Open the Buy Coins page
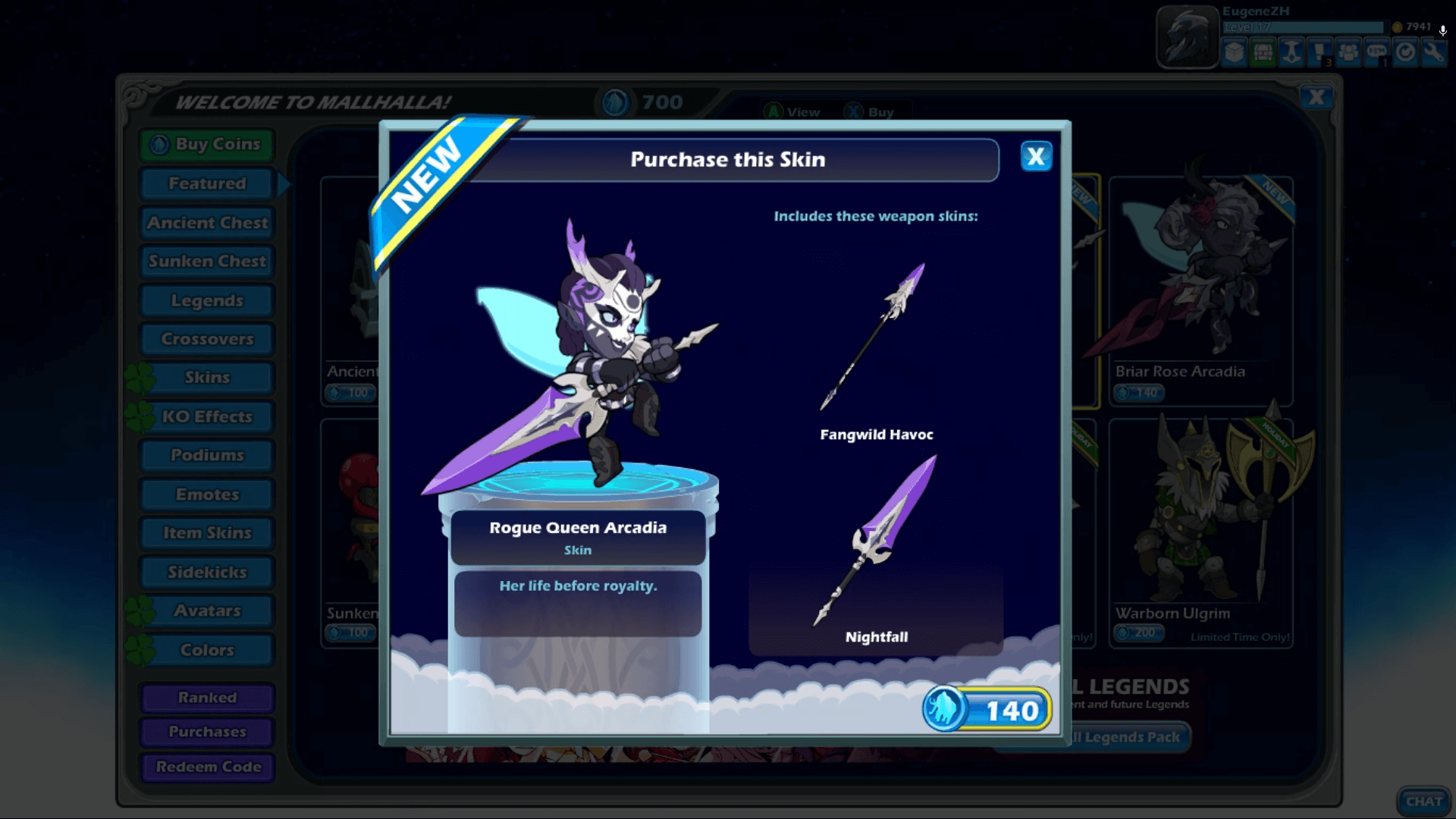 coord(207,144)
